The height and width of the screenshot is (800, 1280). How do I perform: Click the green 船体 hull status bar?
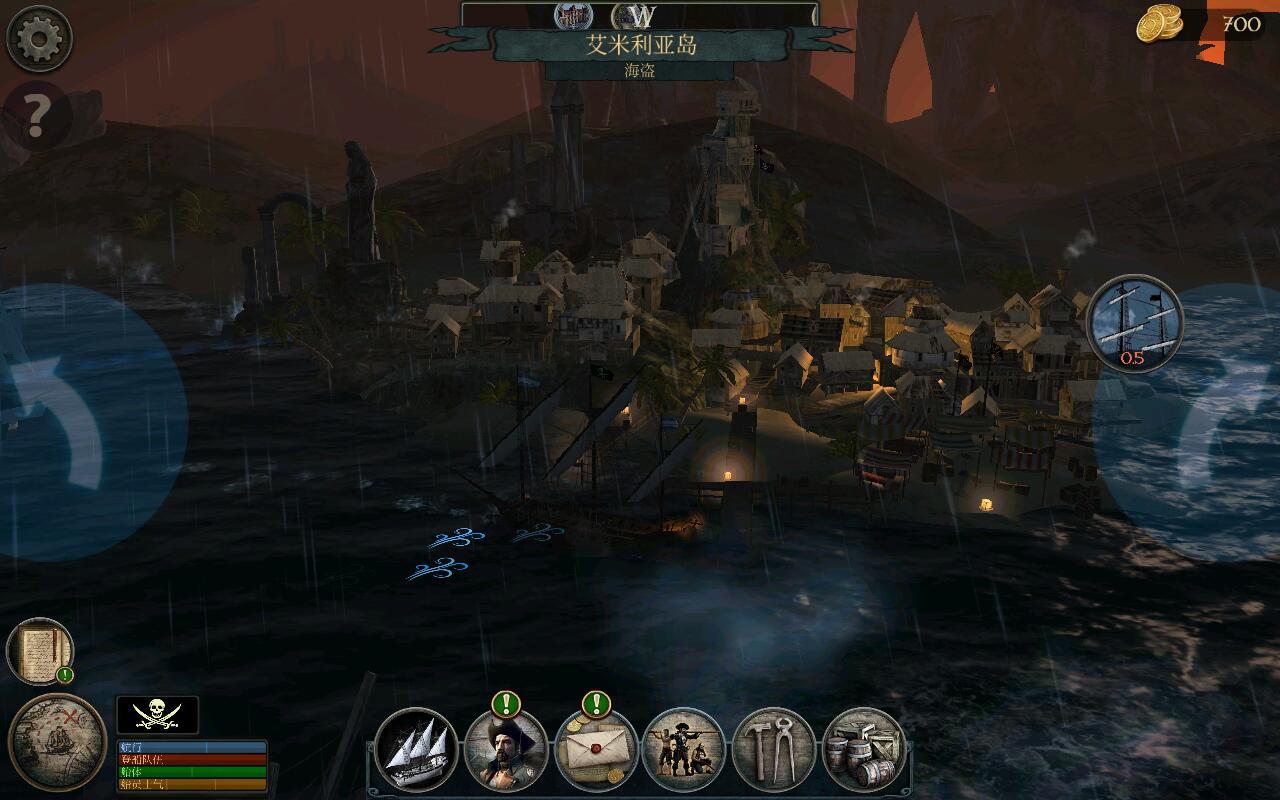coord(192,770)
